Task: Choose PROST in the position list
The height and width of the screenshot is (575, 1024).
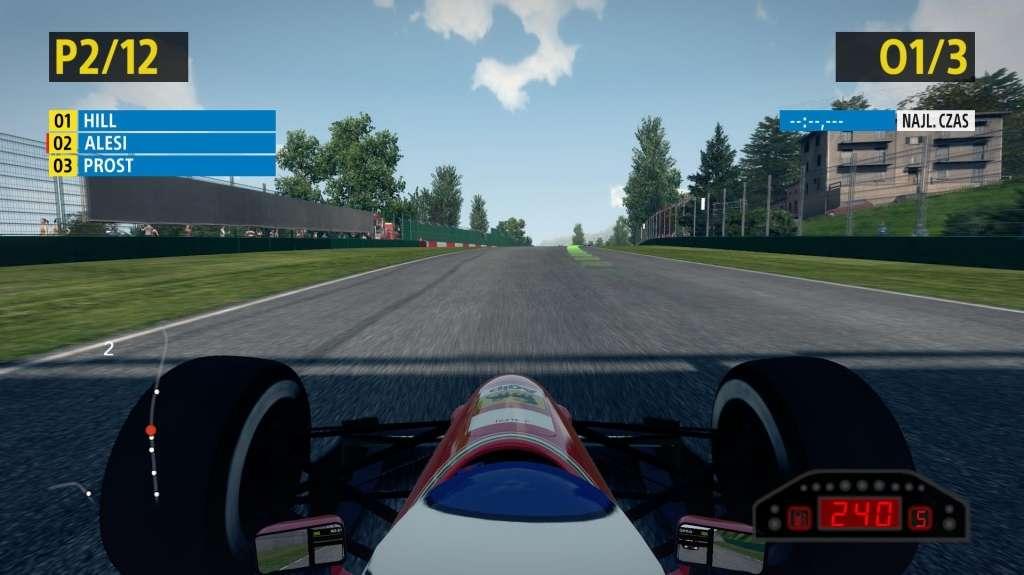Action: (162, 166)
